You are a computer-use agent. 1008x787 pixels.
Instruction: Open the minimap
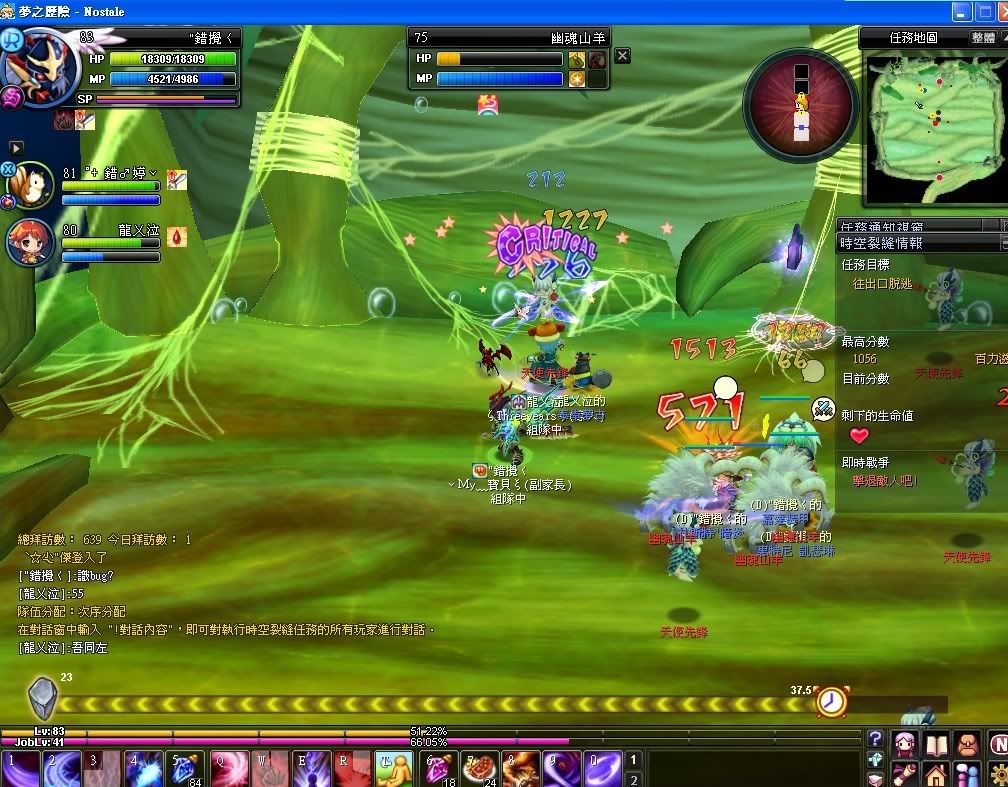(934, 118)
